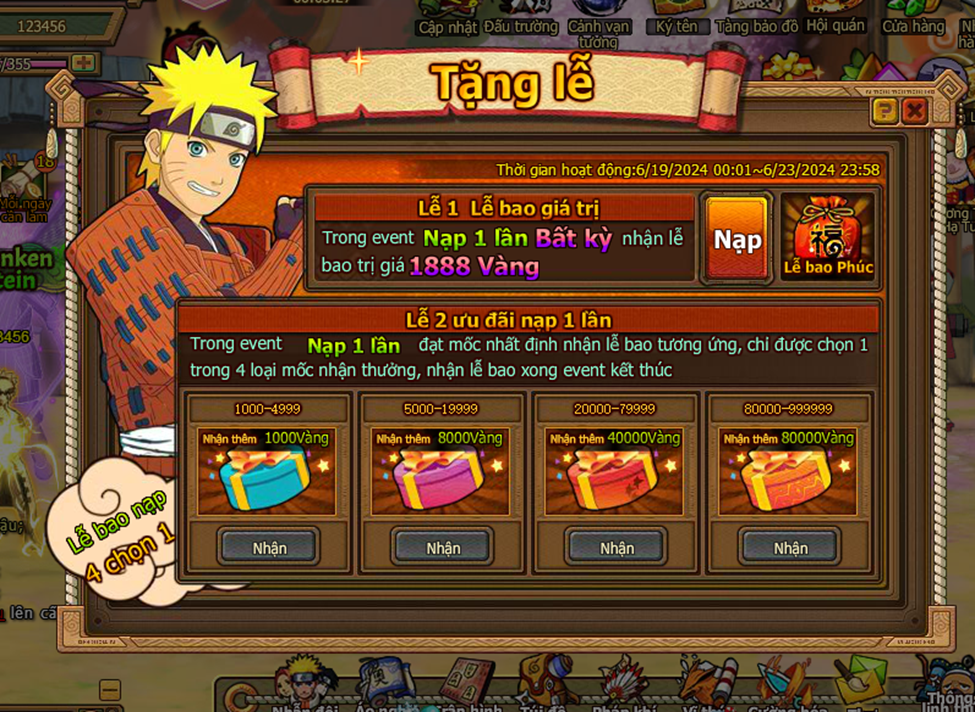
Task: Inspect the orange 80000 Vàng gift box
Action: (787, 478)
